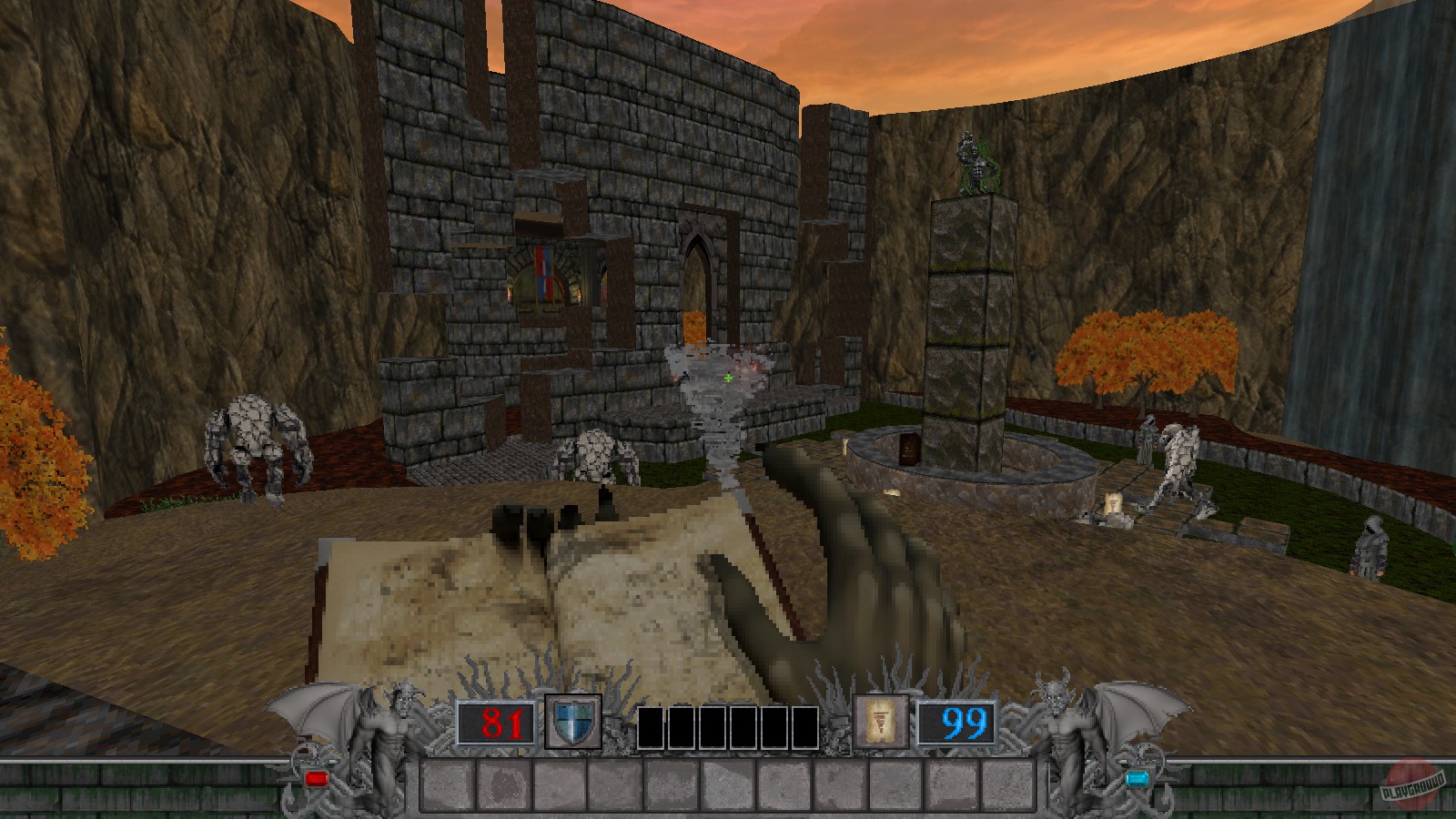
Task: Select the last inventory slot
Action: point(1010,784)
